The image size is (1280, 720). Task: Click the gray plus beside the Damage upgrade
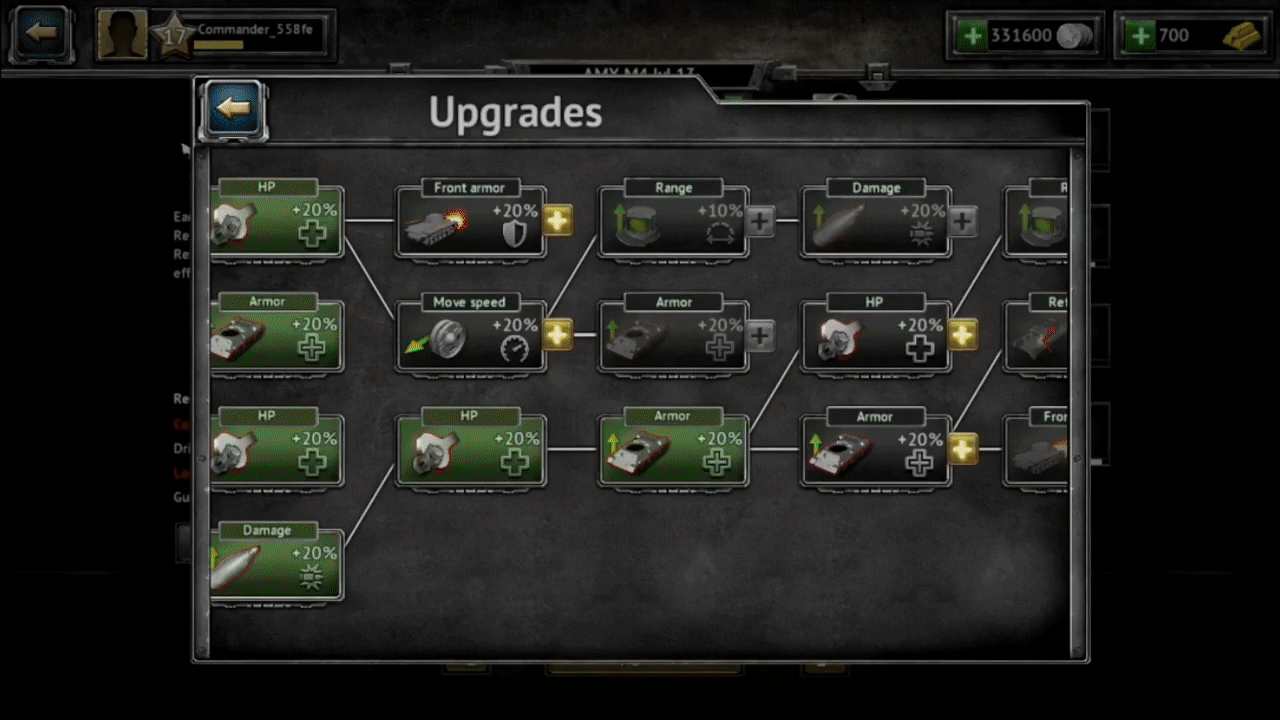point(962,221)
